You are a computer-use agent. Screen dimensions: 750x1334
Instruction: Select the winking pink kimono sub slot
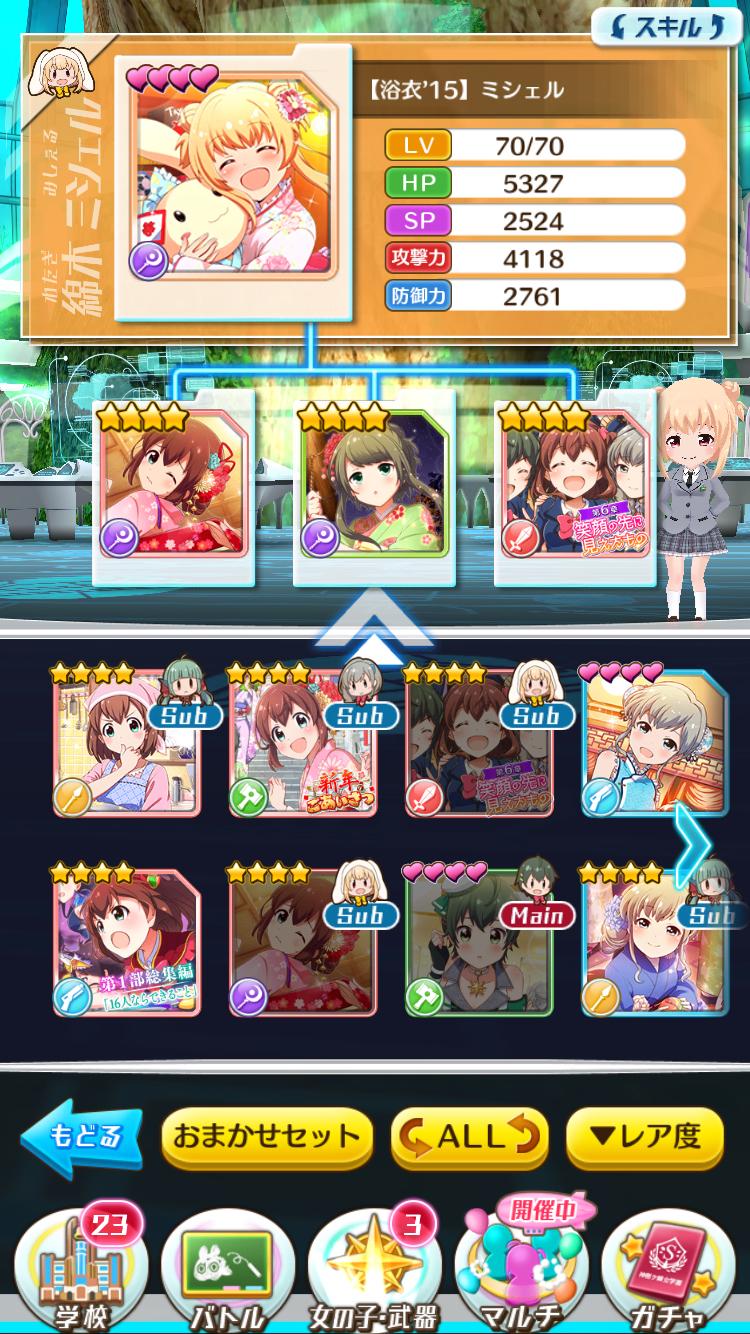172,490
